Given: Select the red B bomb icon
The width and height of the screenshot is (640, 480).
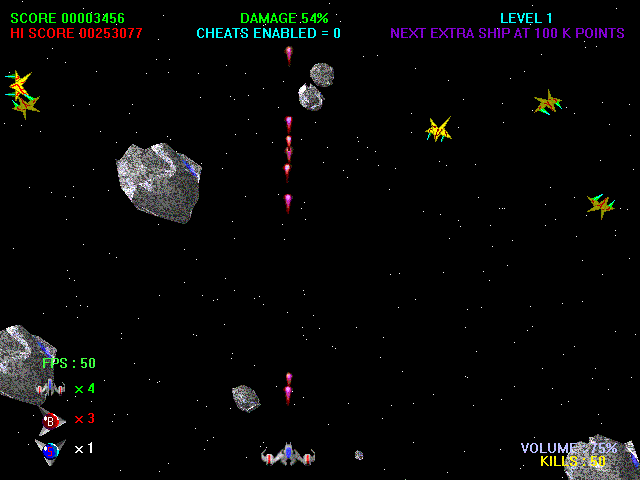Looking at the screenshot, I should [50, 419].
